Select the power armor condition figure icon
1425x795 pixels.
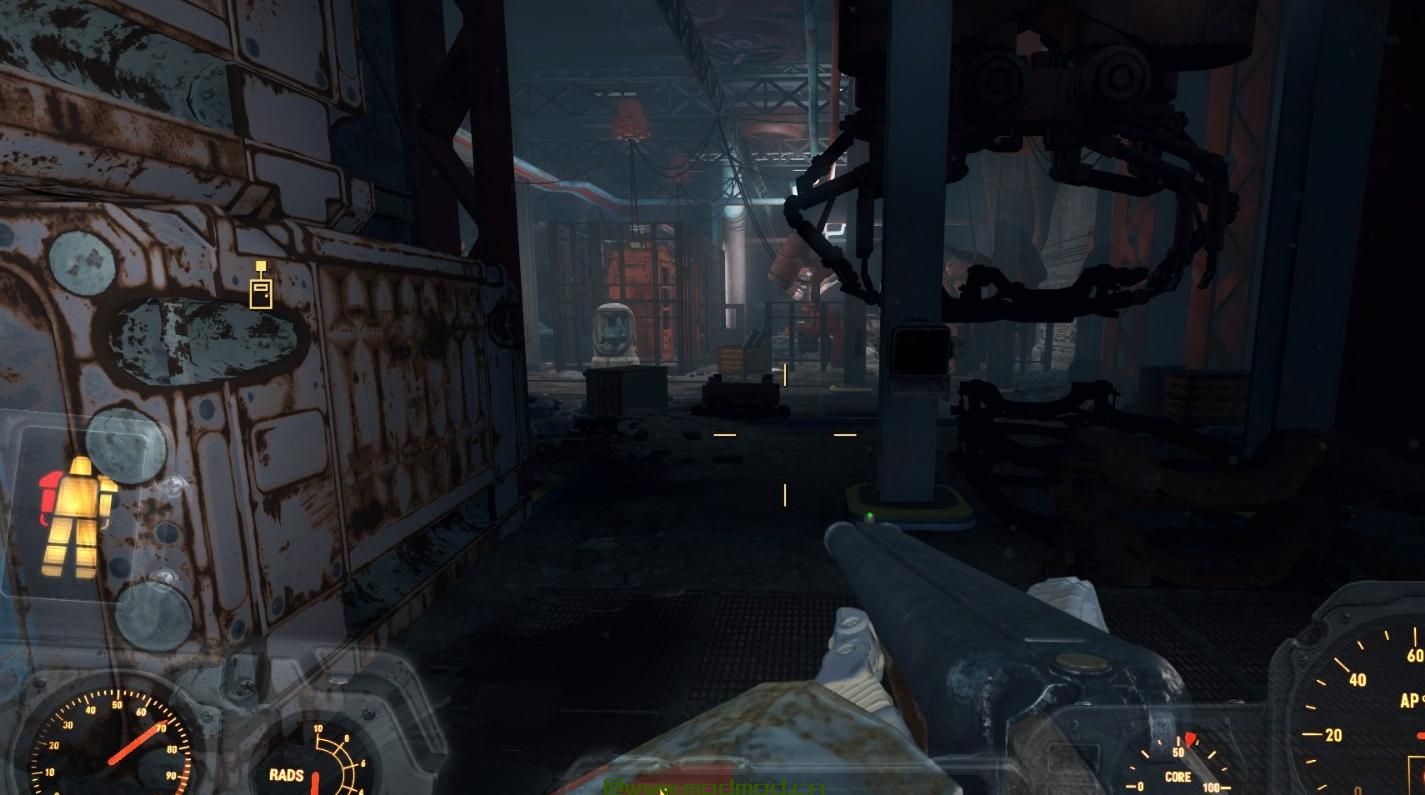click(x=78, y=516)
